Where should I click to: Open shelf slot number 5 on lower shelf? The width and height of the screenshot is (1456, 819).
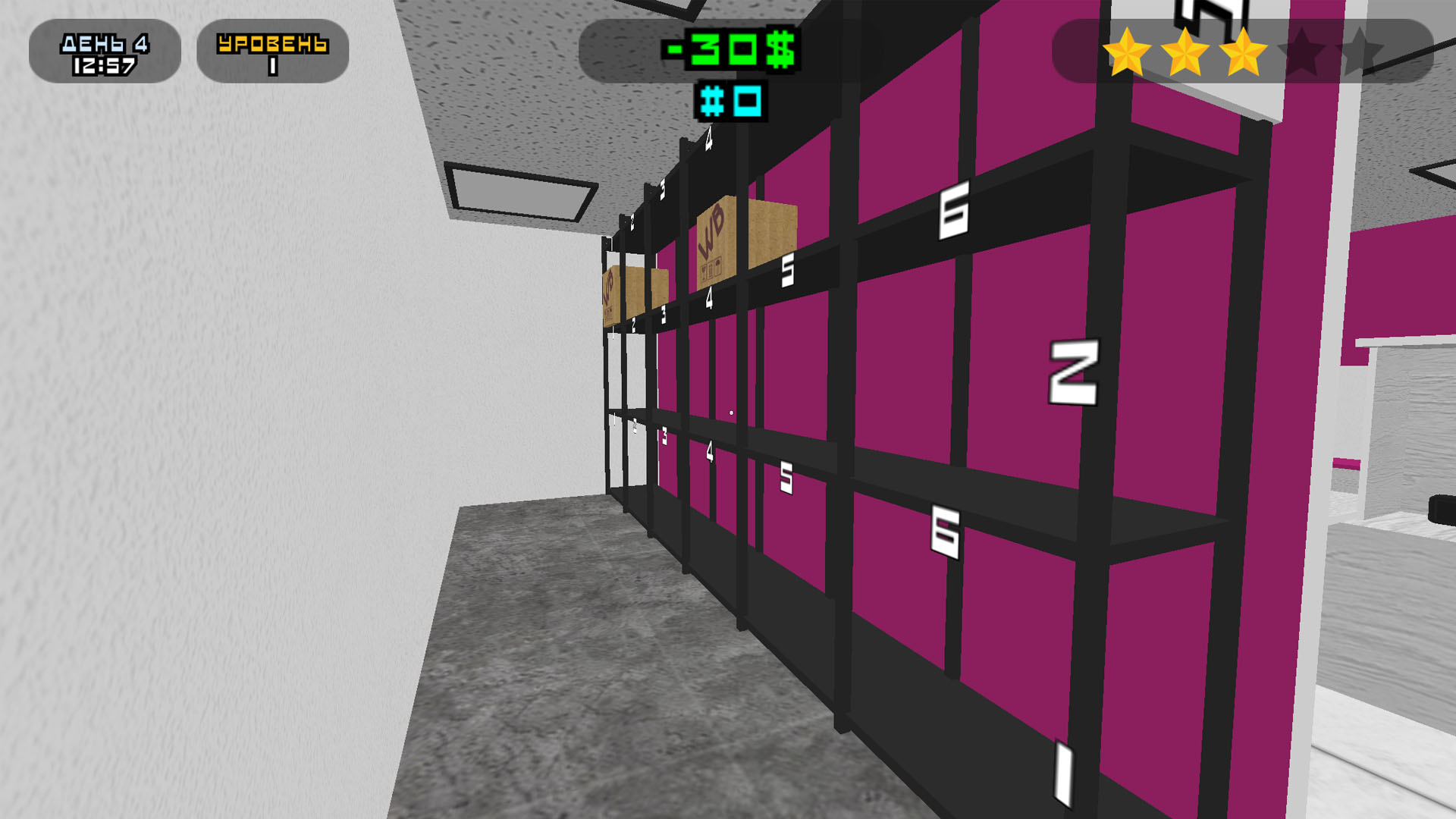pyautogui.click(x=786, y=475)
